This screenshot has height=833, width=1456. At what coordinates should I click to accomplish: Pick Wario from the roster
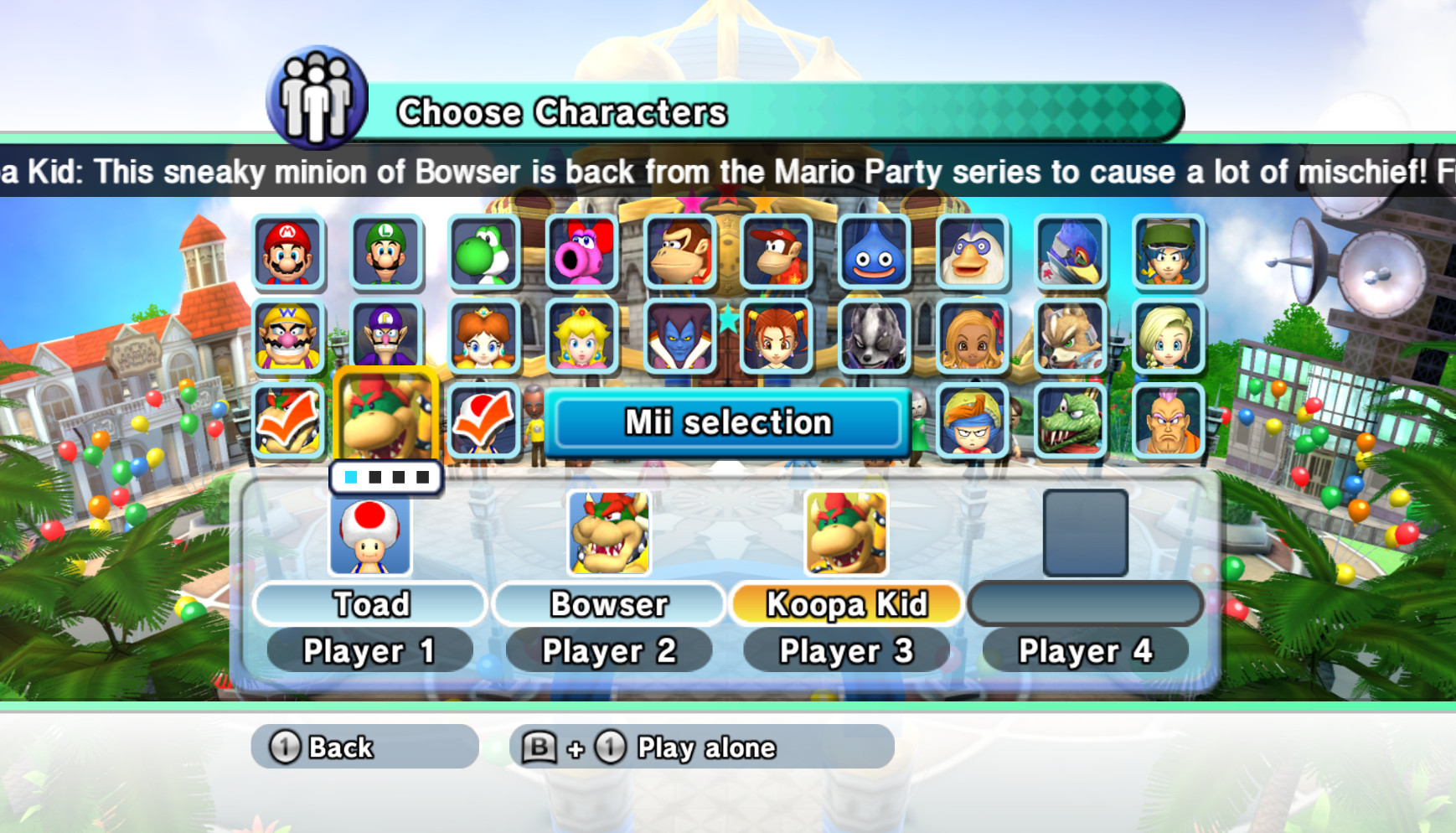pyautogui.click(x=287, y=339)
